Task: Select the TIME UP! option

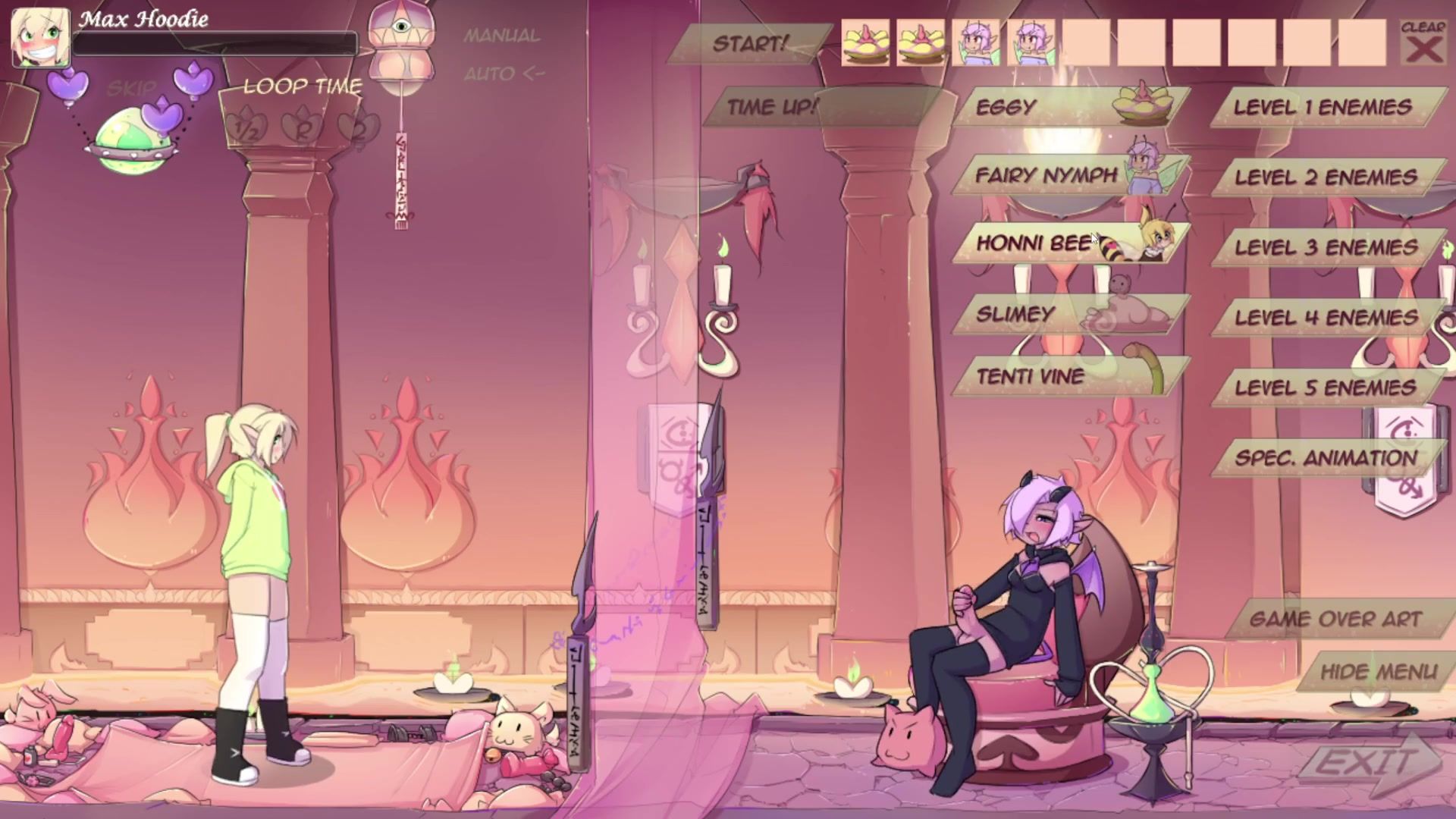Action: coord(772,107)
